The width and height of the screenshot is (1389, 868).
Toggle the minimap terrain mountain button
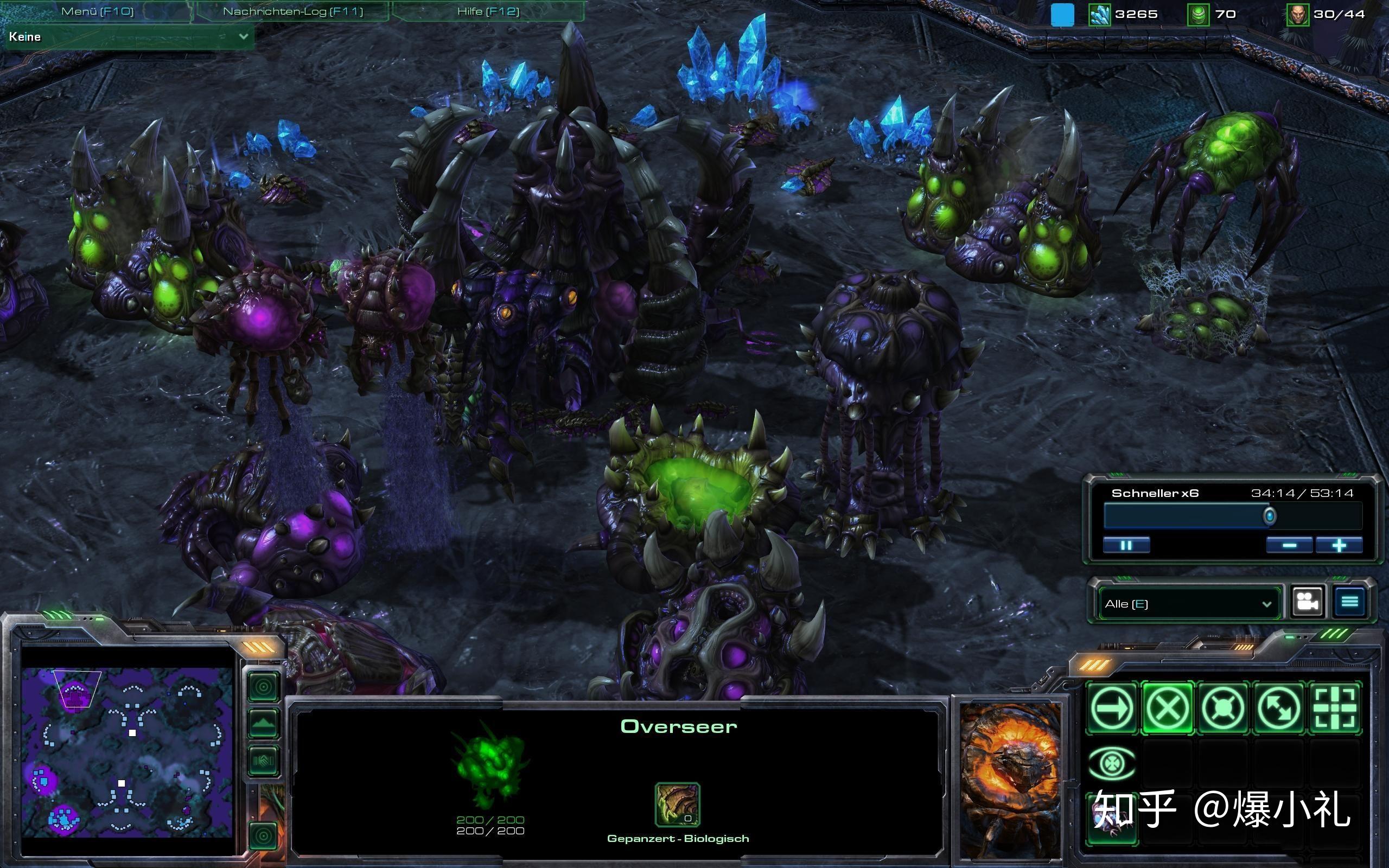click(x=264, y=723)
